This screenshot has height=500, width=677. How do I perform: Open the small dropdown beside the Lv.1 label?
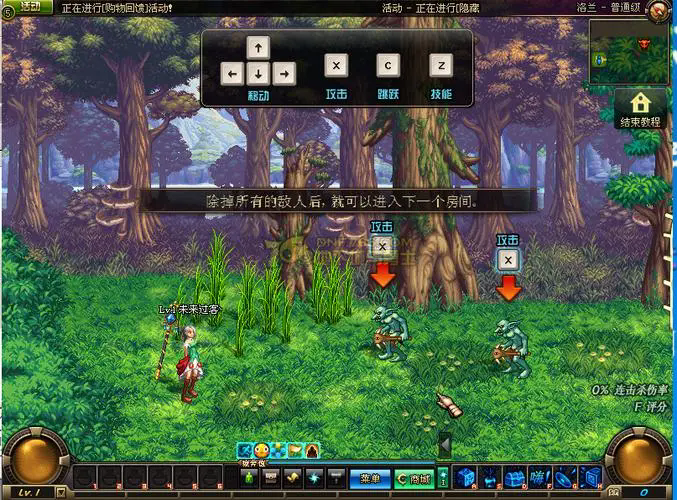tap(60, 492)
